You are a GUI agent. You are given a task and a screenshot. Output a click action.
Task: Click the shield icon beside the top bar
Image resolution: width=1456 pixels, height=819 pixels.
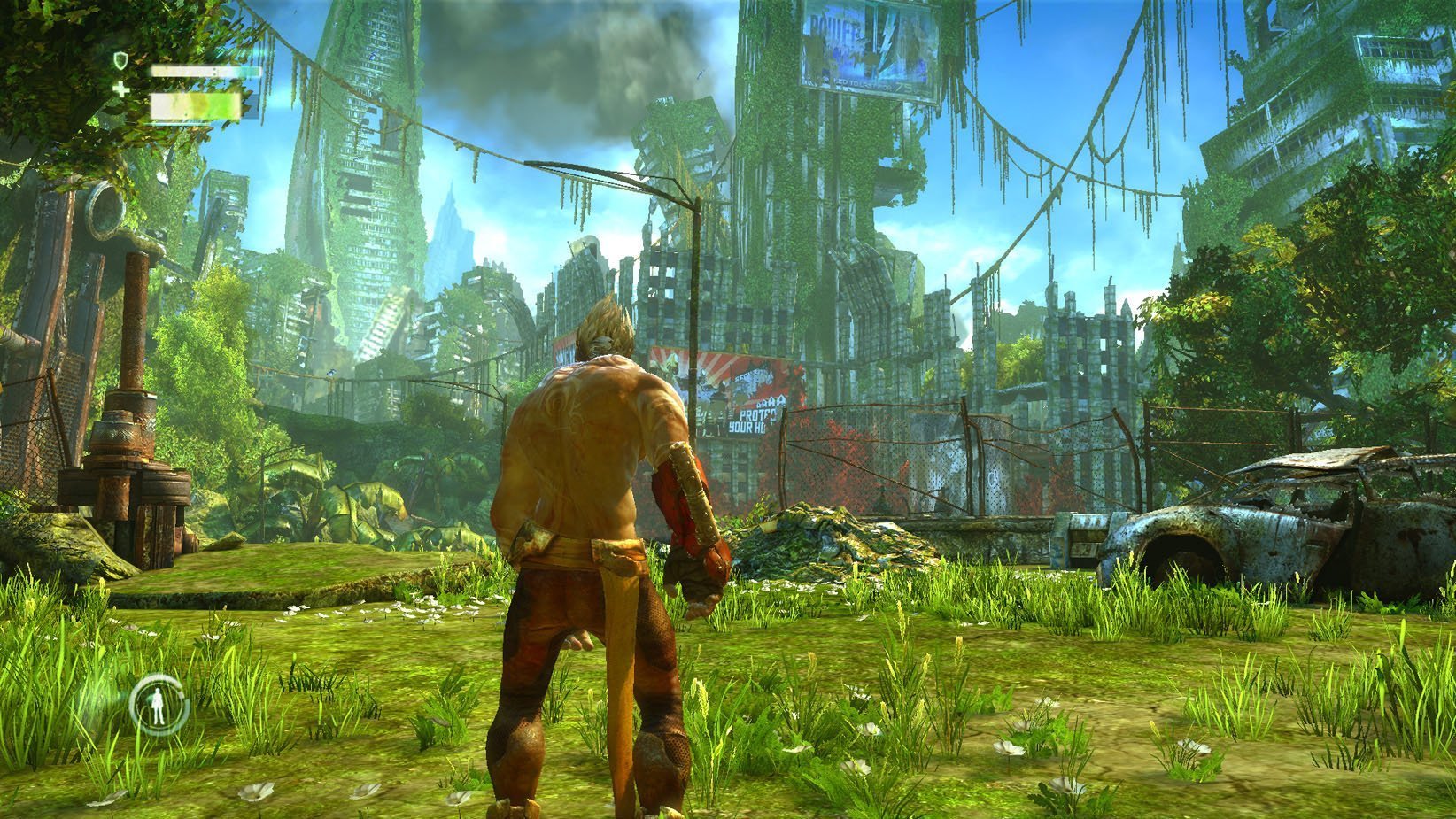pos(121,60)
